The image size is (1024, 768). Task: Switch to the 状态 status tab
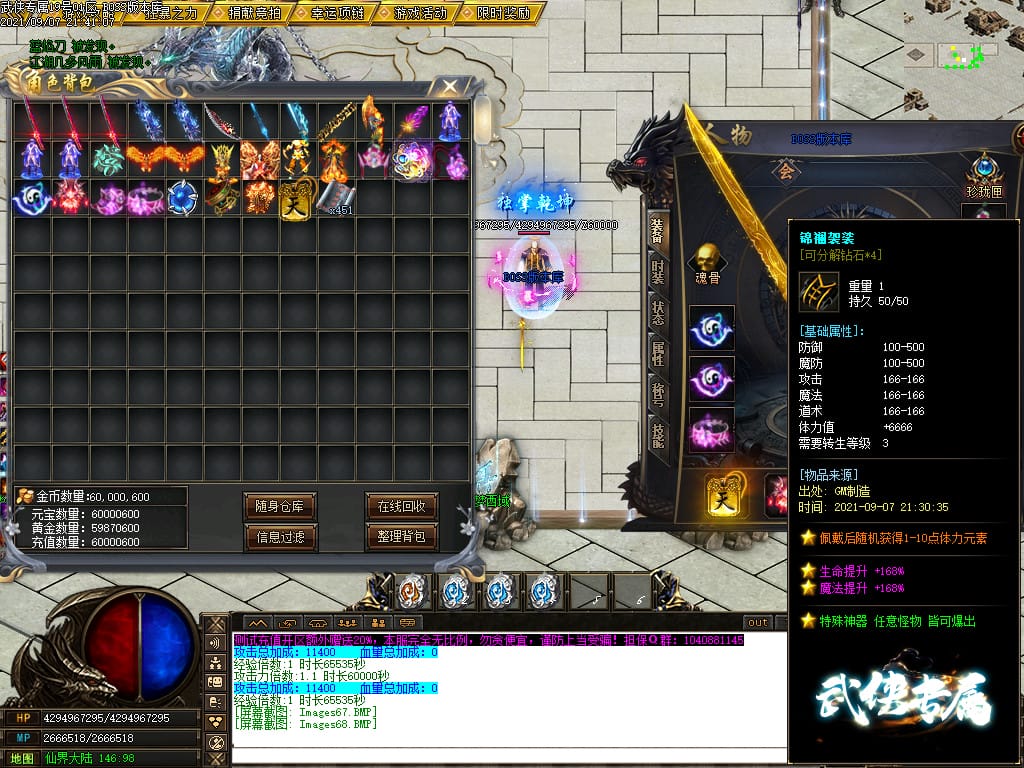coord(657,311)
